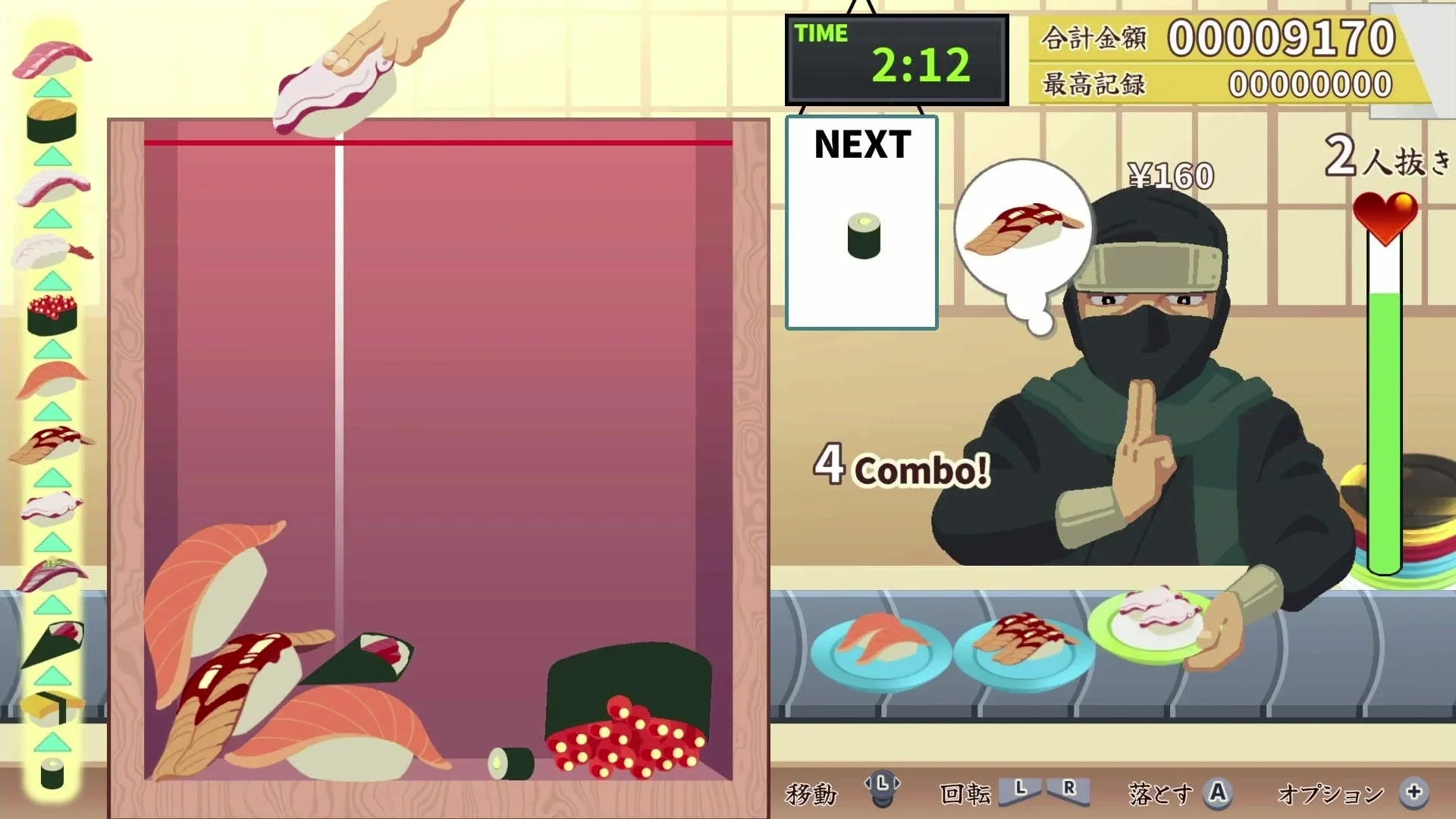The height and width of the screenshot is (819, 1456).
Task: Expand the NEXT piece preview panel
Action: coord(861,222)
